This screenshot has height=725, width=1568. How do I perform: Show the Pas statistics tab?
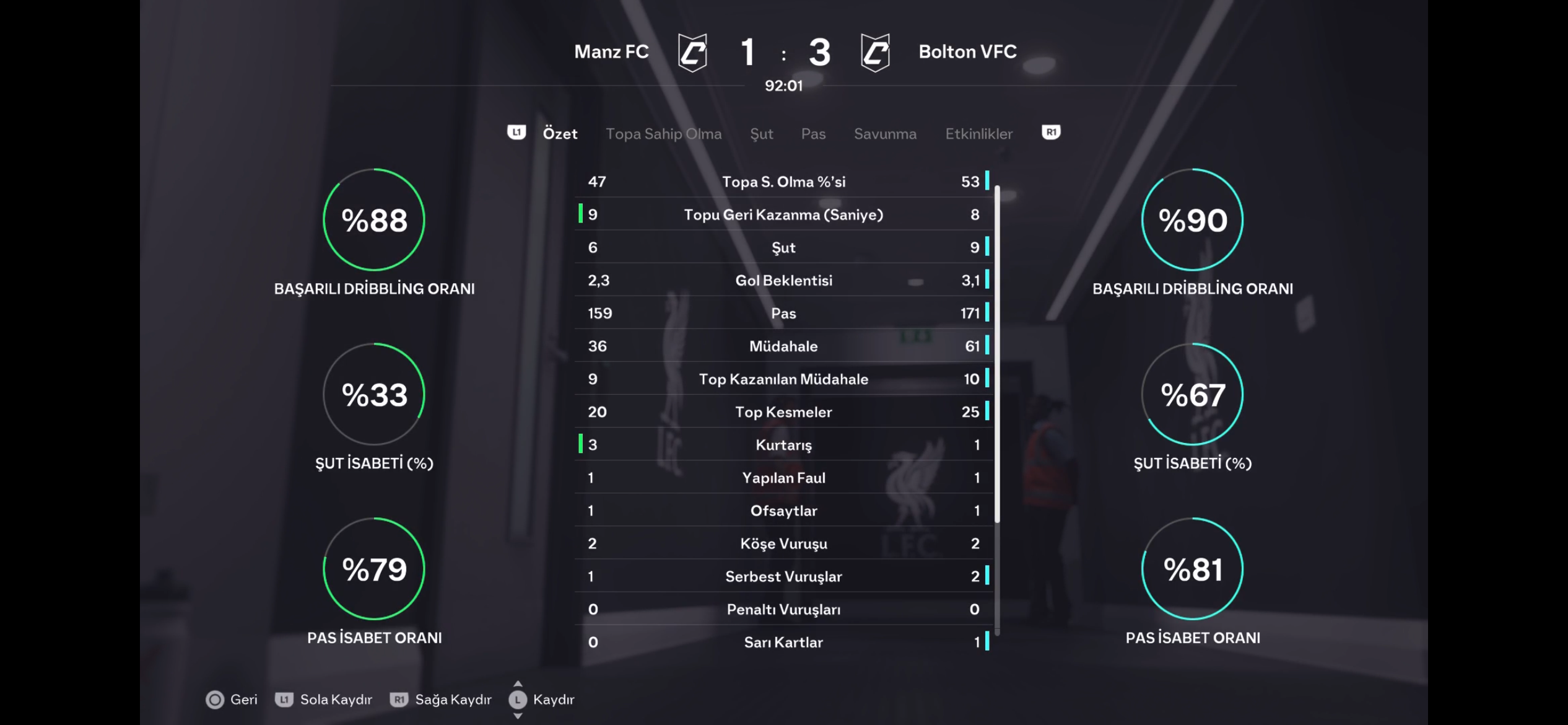point(813,134)
